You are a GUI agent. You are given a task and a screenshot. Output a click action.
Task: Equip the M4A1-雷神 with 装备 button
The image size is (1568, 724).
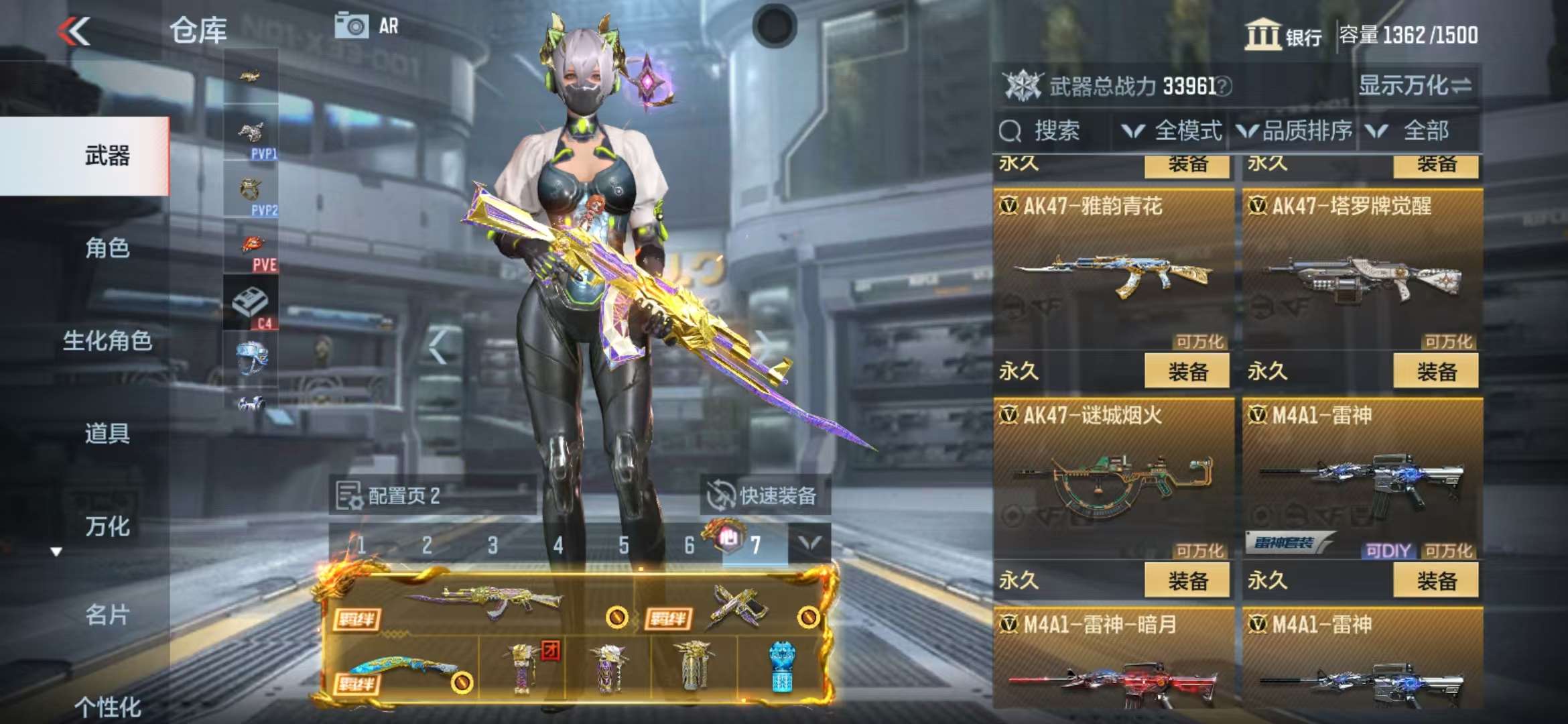pyautogui.click(x=1435, y=580)
